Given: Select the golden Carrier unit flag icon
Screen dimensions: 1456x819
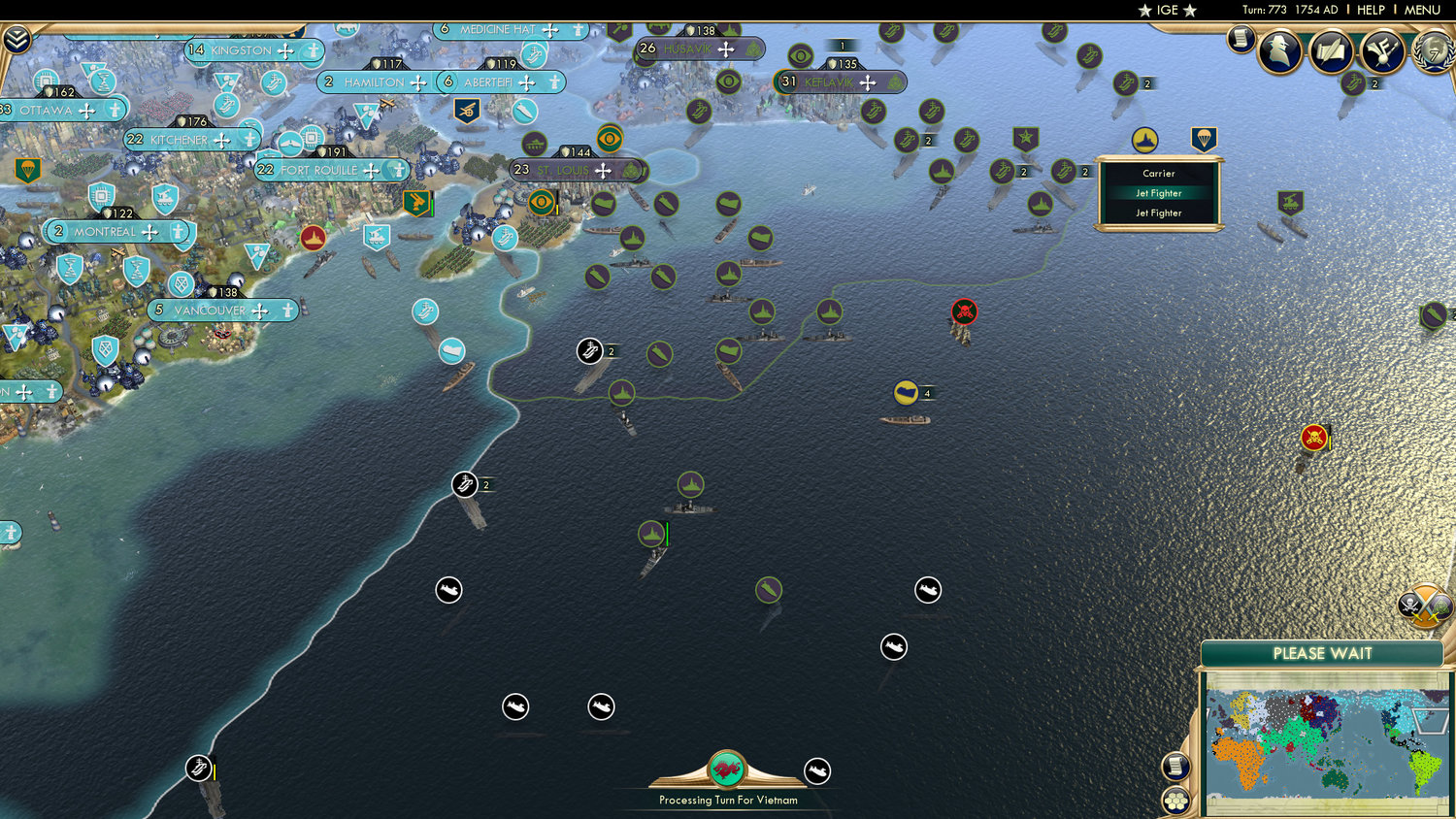Looking at the screenshot, I should click(x=1144, y=139).
